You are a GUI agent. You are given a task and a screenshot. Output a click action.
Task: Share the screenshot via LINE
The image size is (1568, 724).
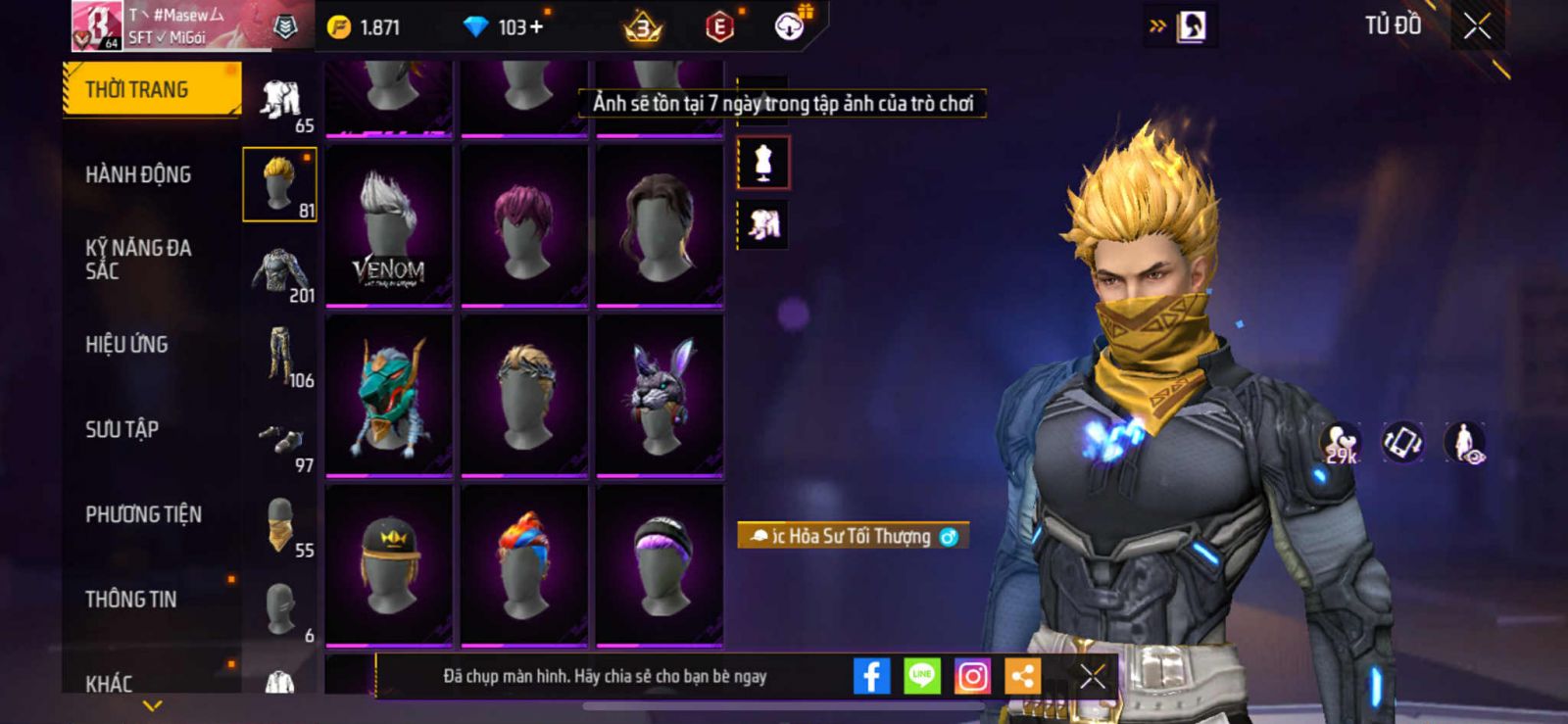click(921, 676)
